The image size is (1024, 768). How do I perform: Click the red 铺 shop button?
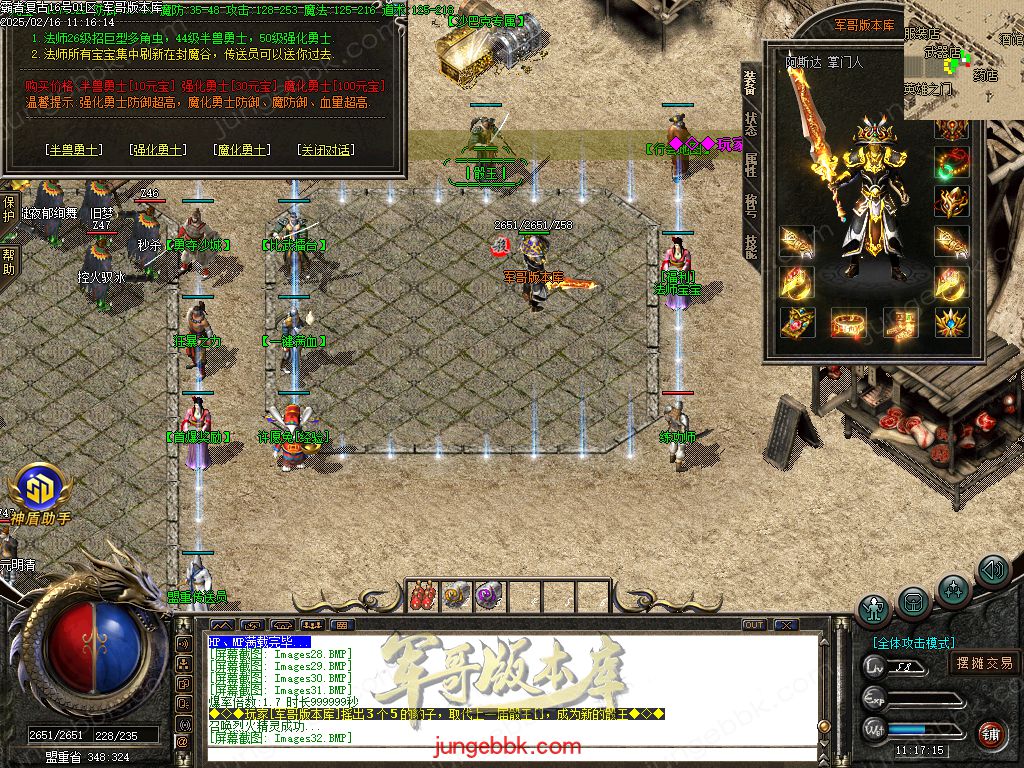[x=991, y=734]
